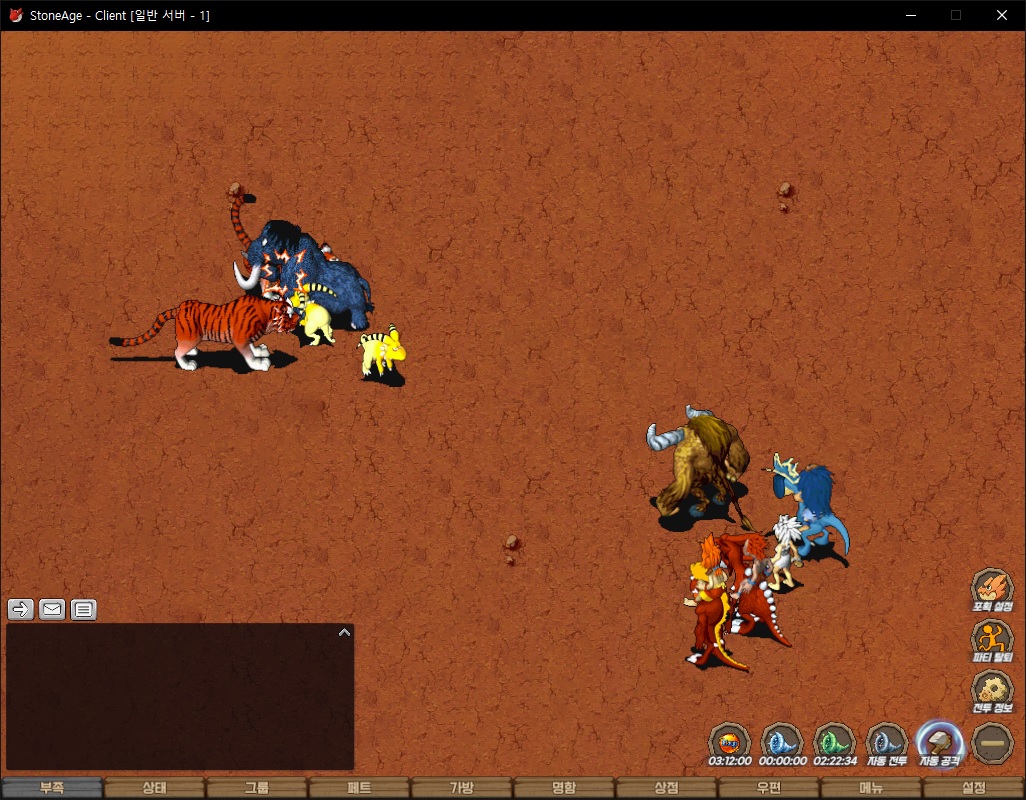Open the 설정 (settings) menu
This screenshot has width=1026, height=800.
coord(973,788)
